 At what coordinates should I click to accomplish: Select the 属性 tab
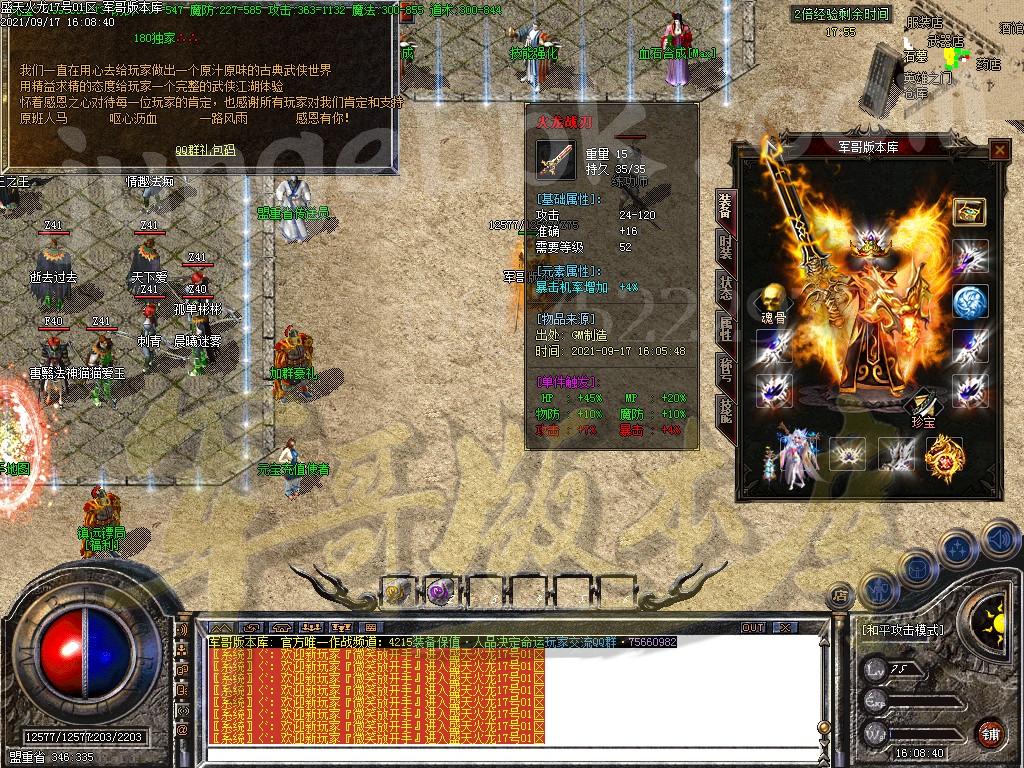[x=724, y=328]
